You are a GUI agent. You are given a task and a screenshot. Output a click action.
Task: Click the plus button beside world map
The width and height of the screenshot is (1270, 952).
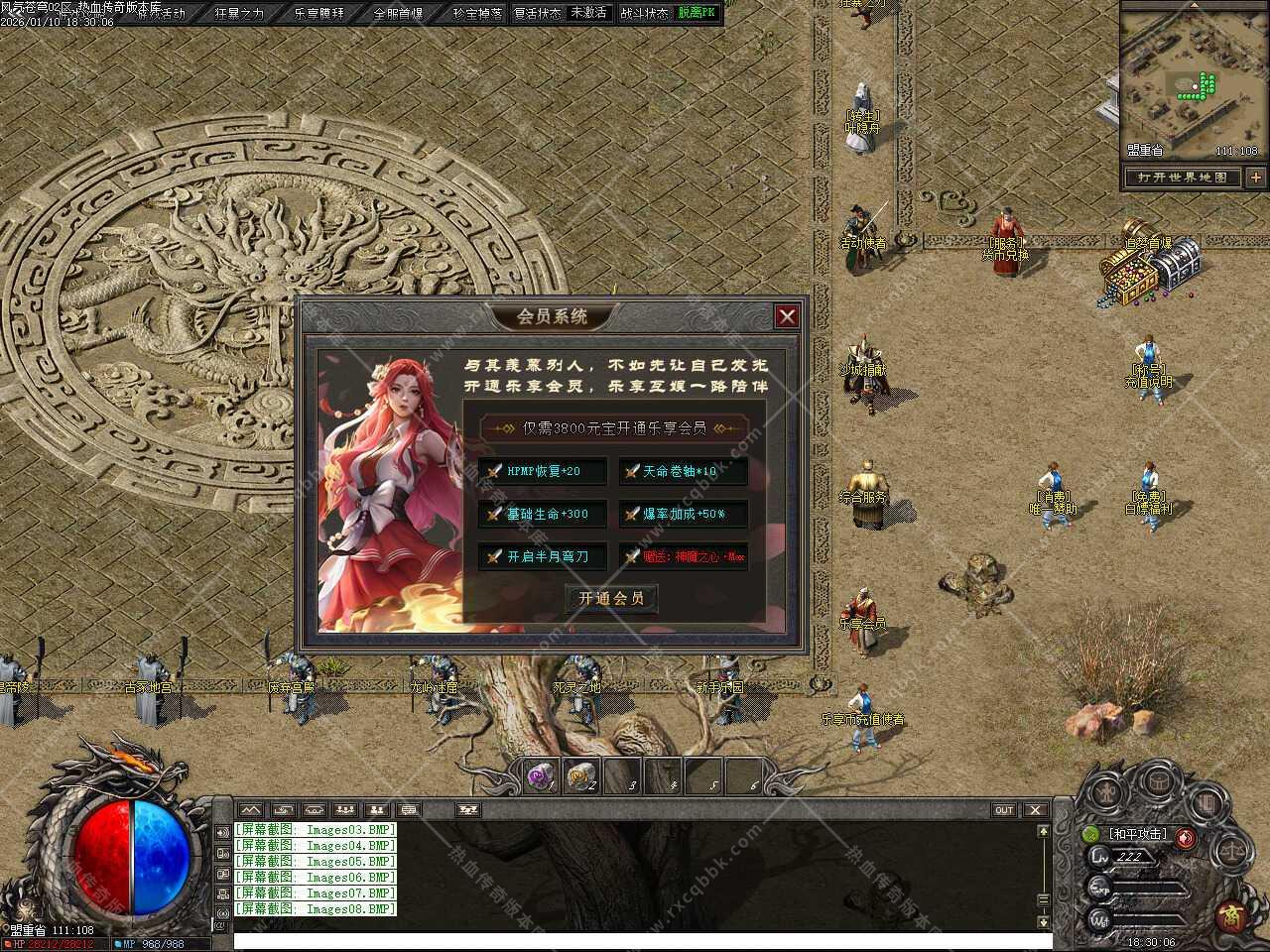click(1256, 178)
